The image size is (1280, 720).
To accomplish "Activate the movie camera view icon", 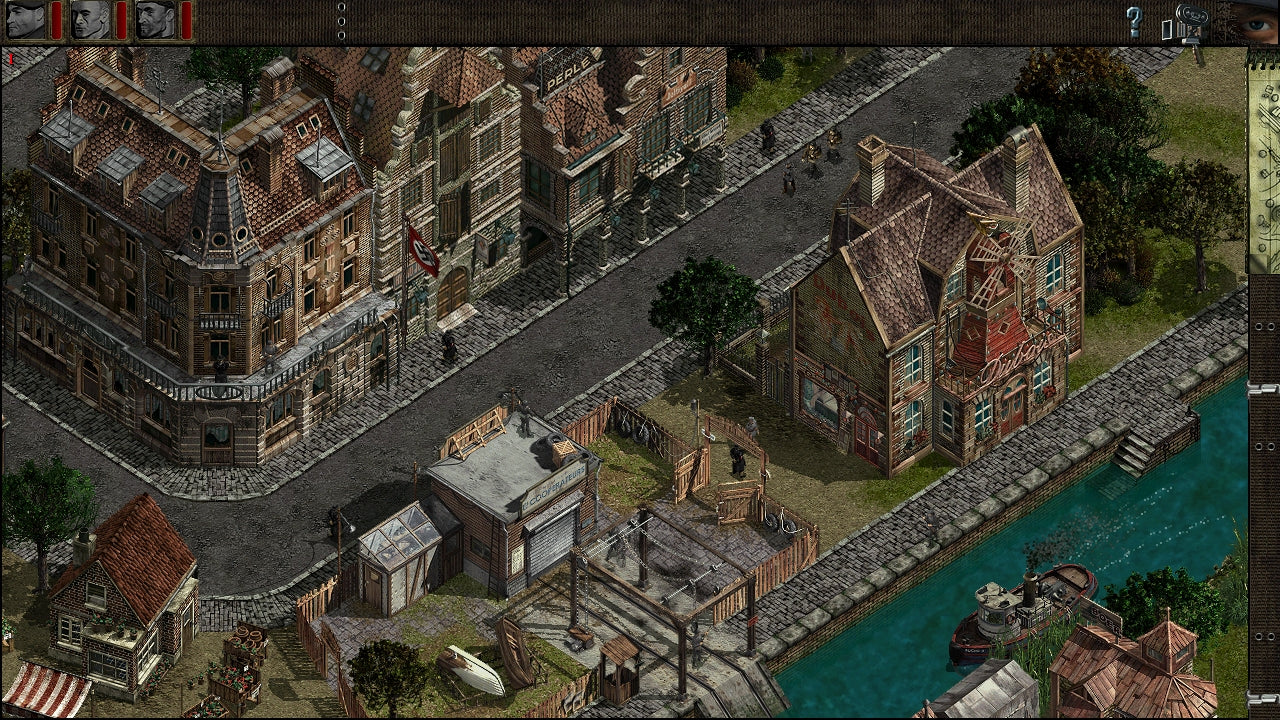I will click(x=1189, y=23).
